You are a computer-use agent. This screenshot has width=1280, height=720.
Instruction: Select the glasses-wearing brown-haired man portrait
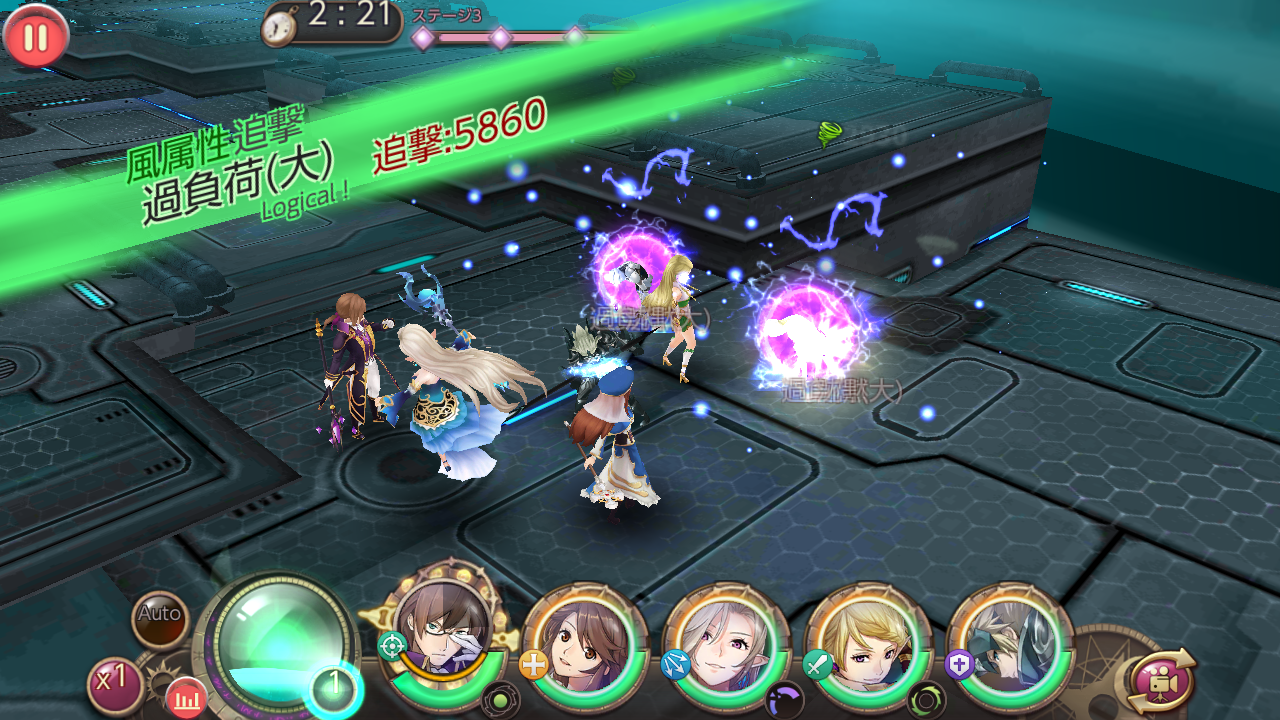click(442, 636)
